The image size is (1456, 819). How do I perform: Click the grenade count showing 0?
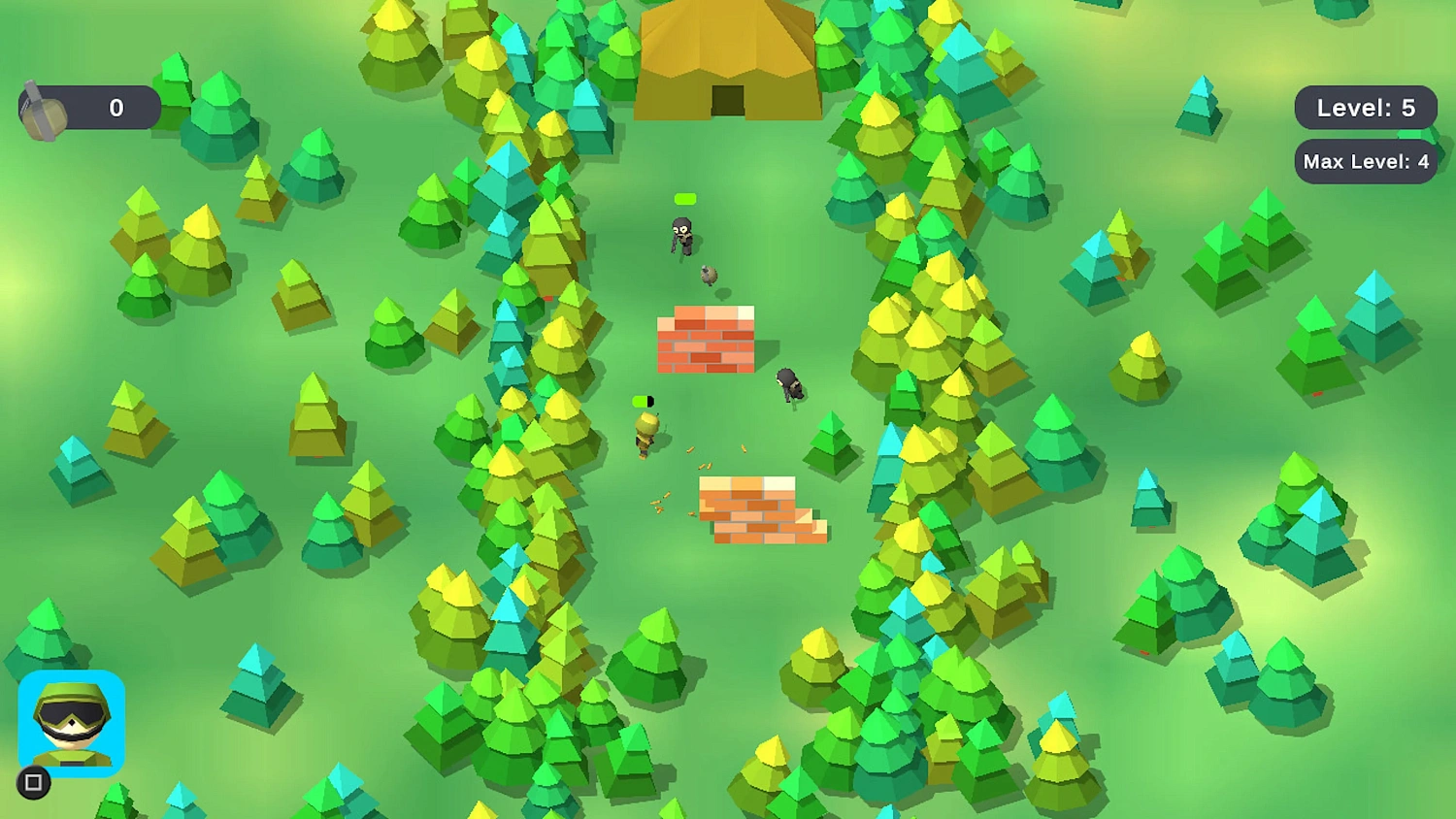tap(116, 108)
